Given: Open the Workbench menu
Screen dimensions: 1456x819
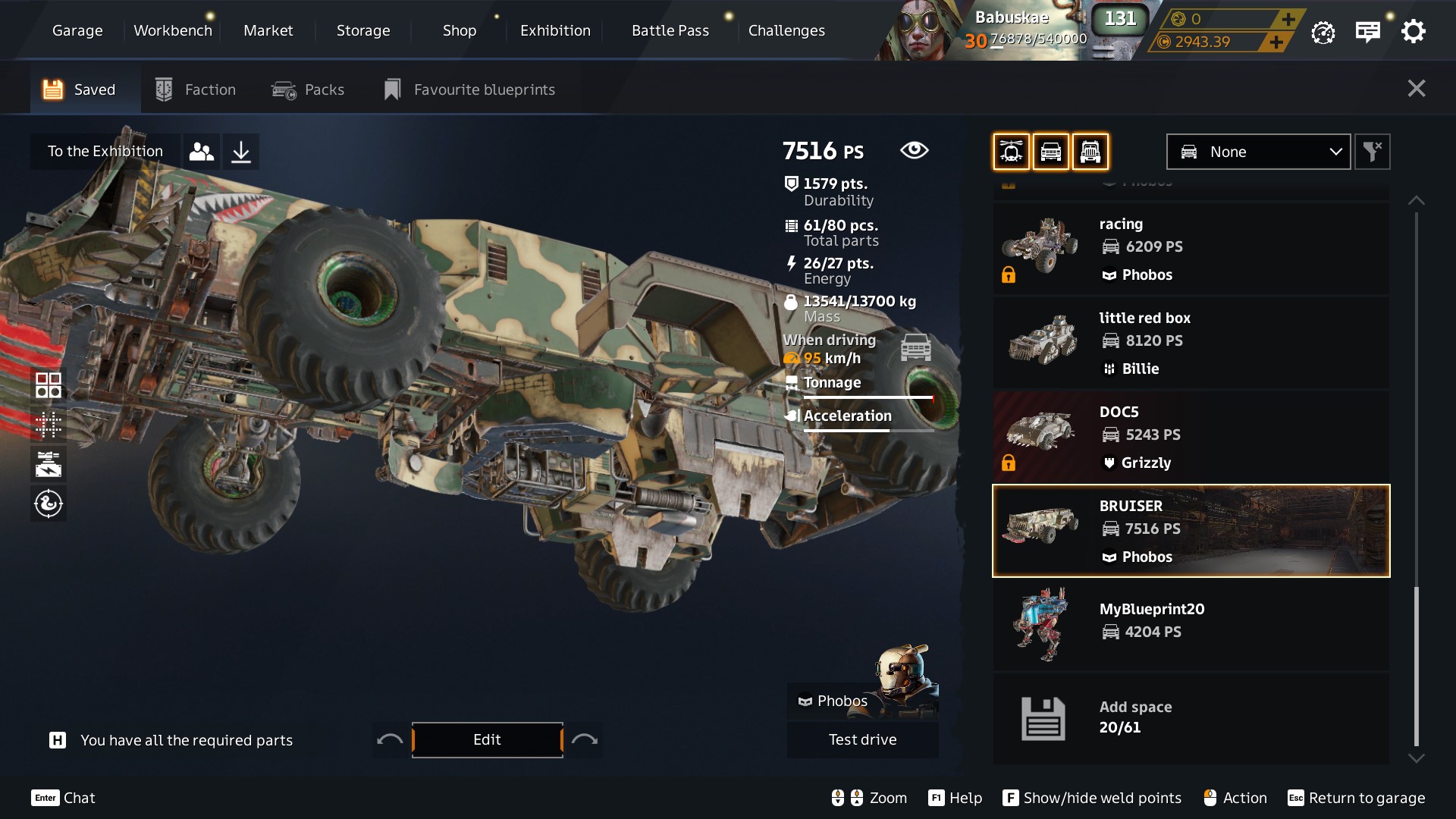Looking at the screenshot, I should point(173,30).
